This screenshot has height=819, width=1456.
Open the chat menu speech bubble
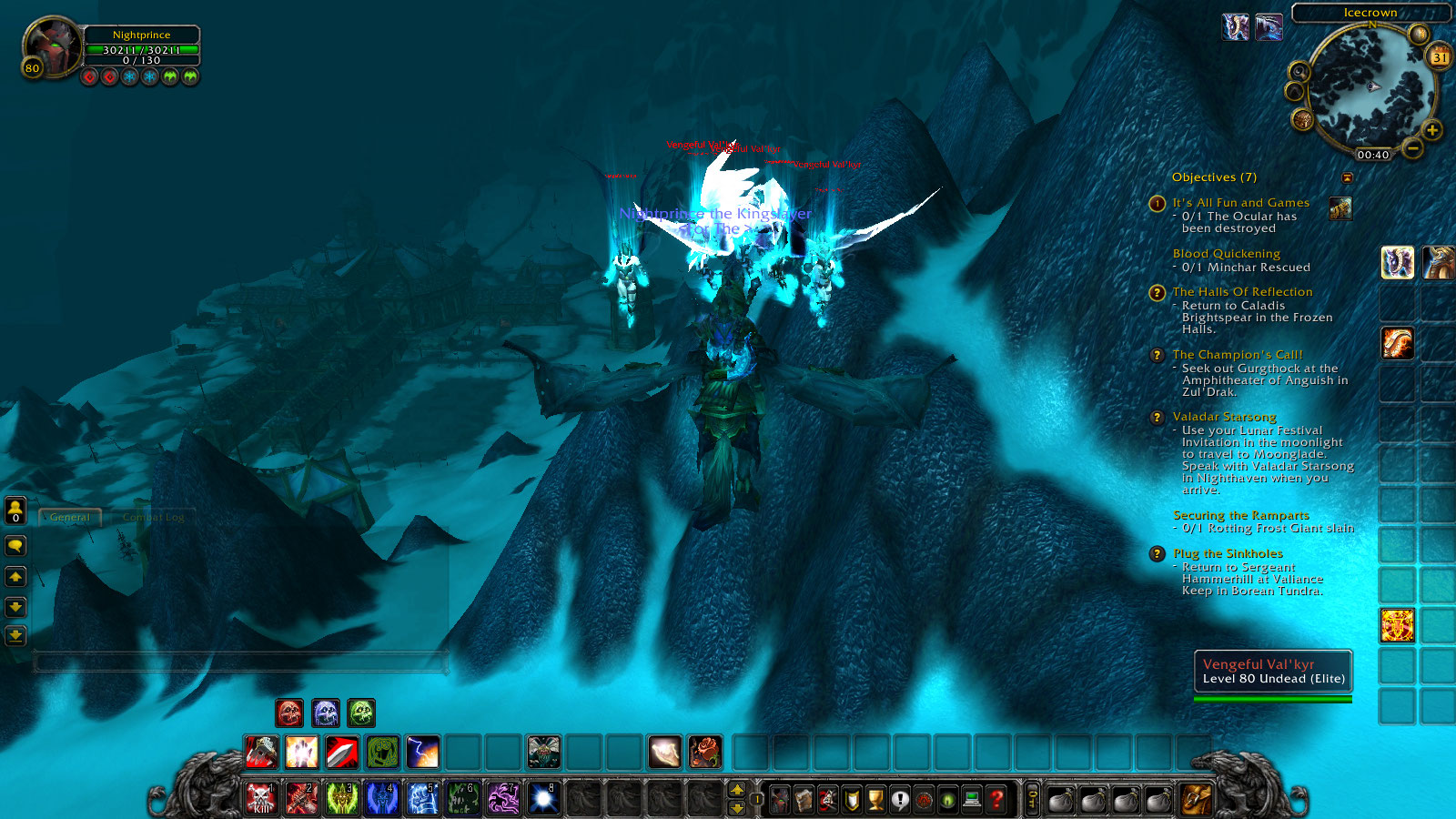pos(15,546)
